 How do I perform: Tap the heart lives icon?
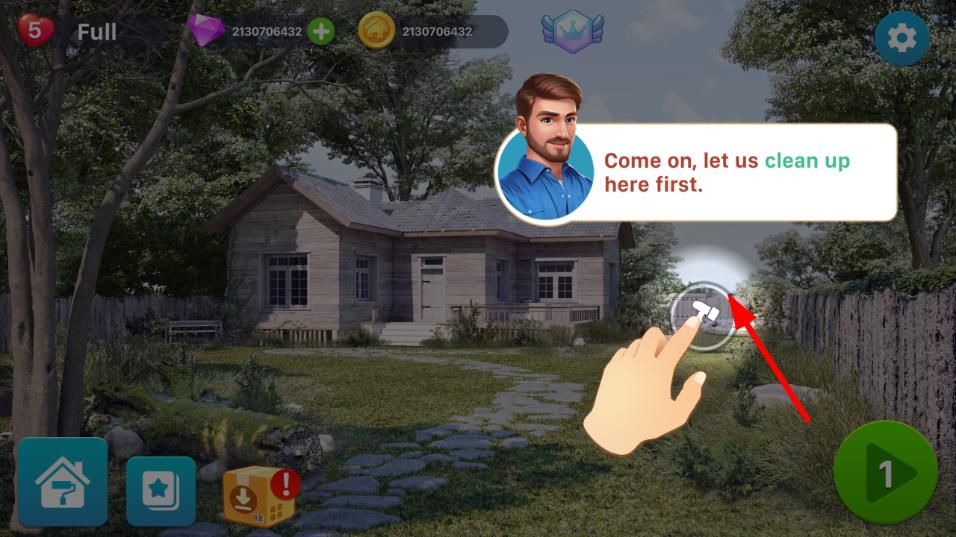(x=36, y=30)
